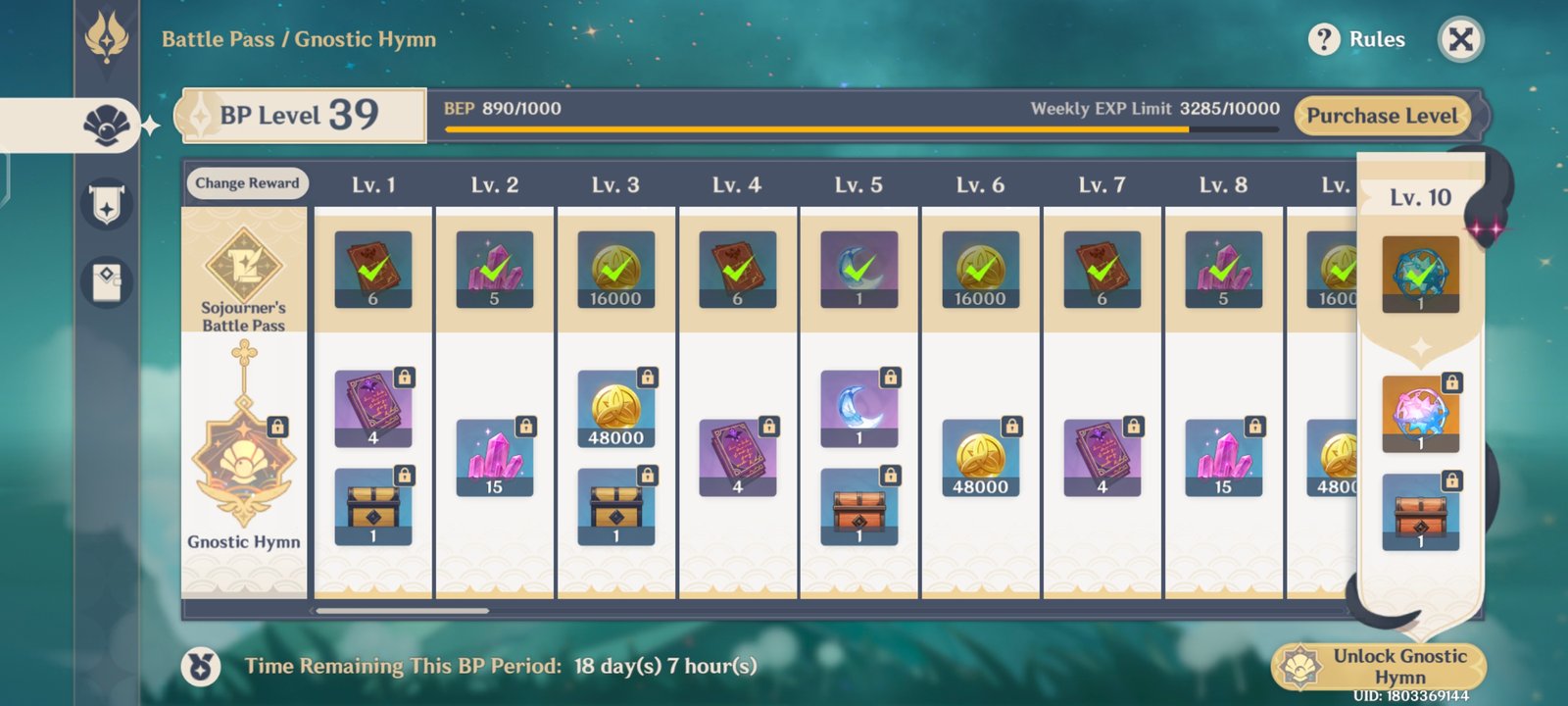Click the Purchase Level button

click(1382, 116)
